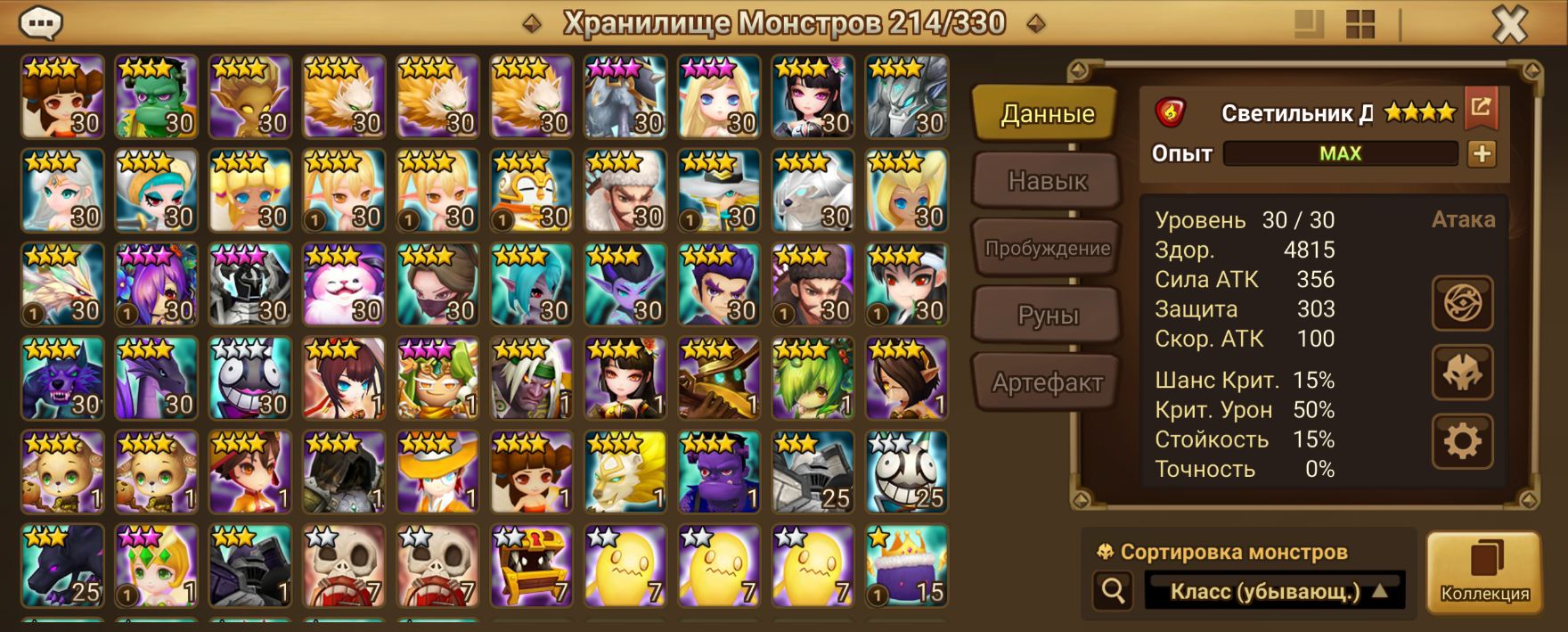Select the pink cat monster
The width and height of the screenshot is (1568, 632).
click(x=344, y=284)
